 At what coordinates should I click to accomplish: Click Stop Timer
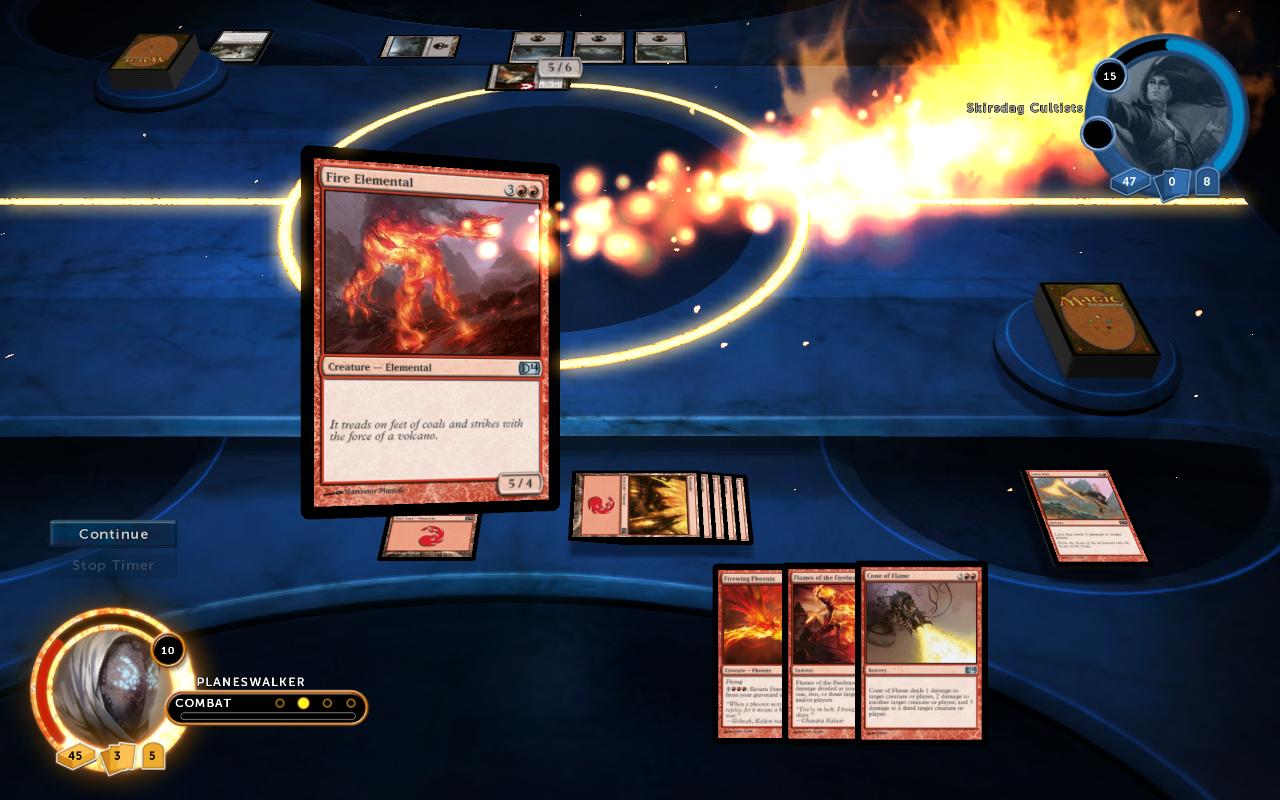(112, 565)
